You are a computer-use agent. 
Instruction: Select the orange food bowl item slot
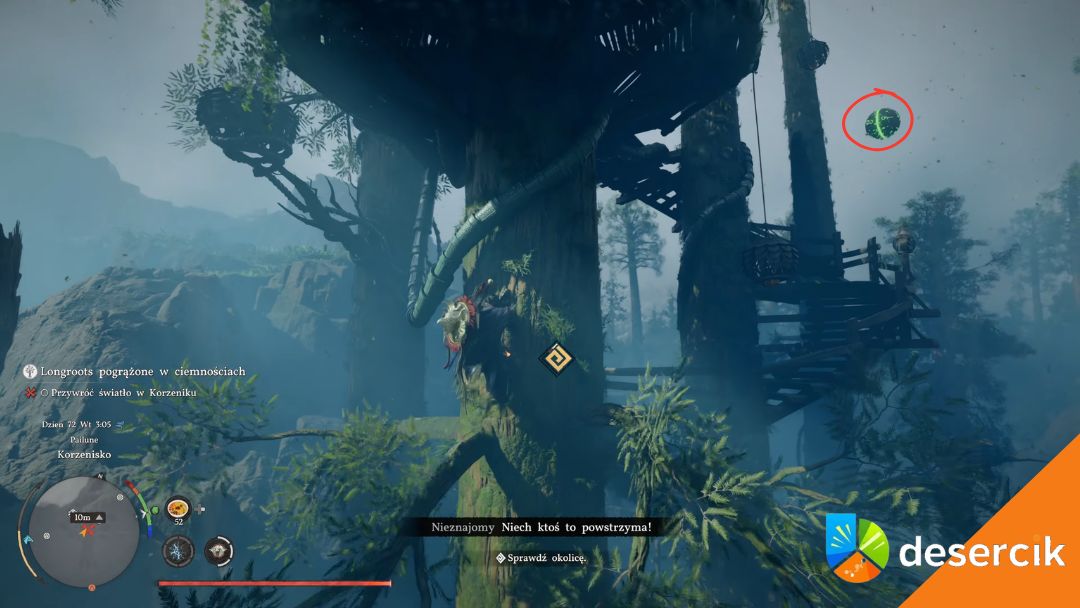pos(179,508)
